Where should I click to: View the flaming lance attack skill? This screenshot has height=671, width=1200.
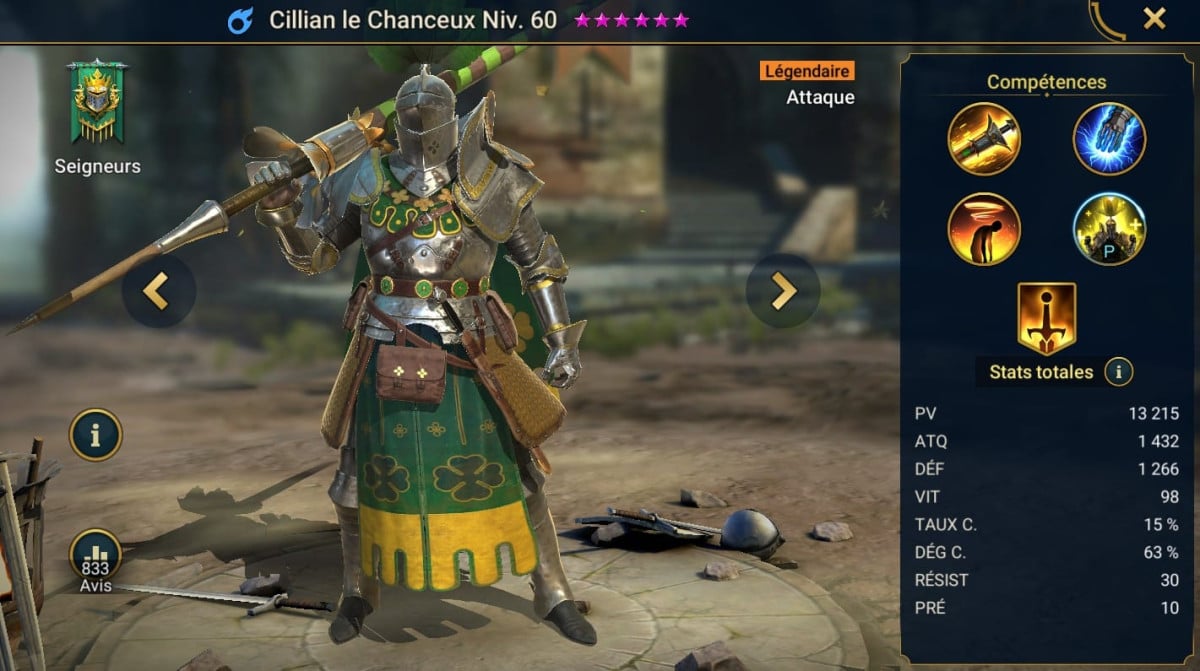click(x=984, y=139)
